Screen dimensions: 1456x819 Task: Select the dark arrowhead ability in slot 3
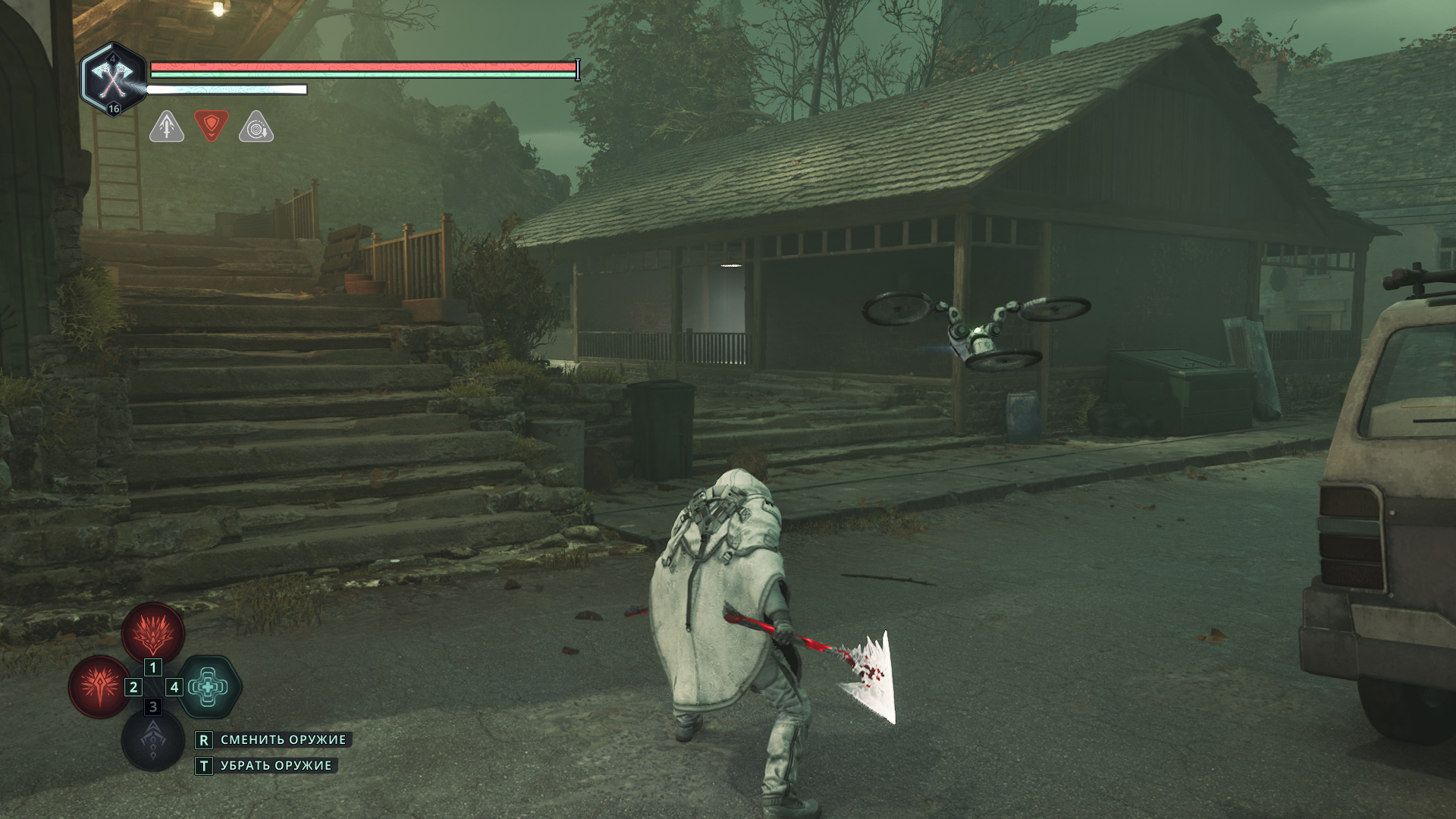click(153, 740)
